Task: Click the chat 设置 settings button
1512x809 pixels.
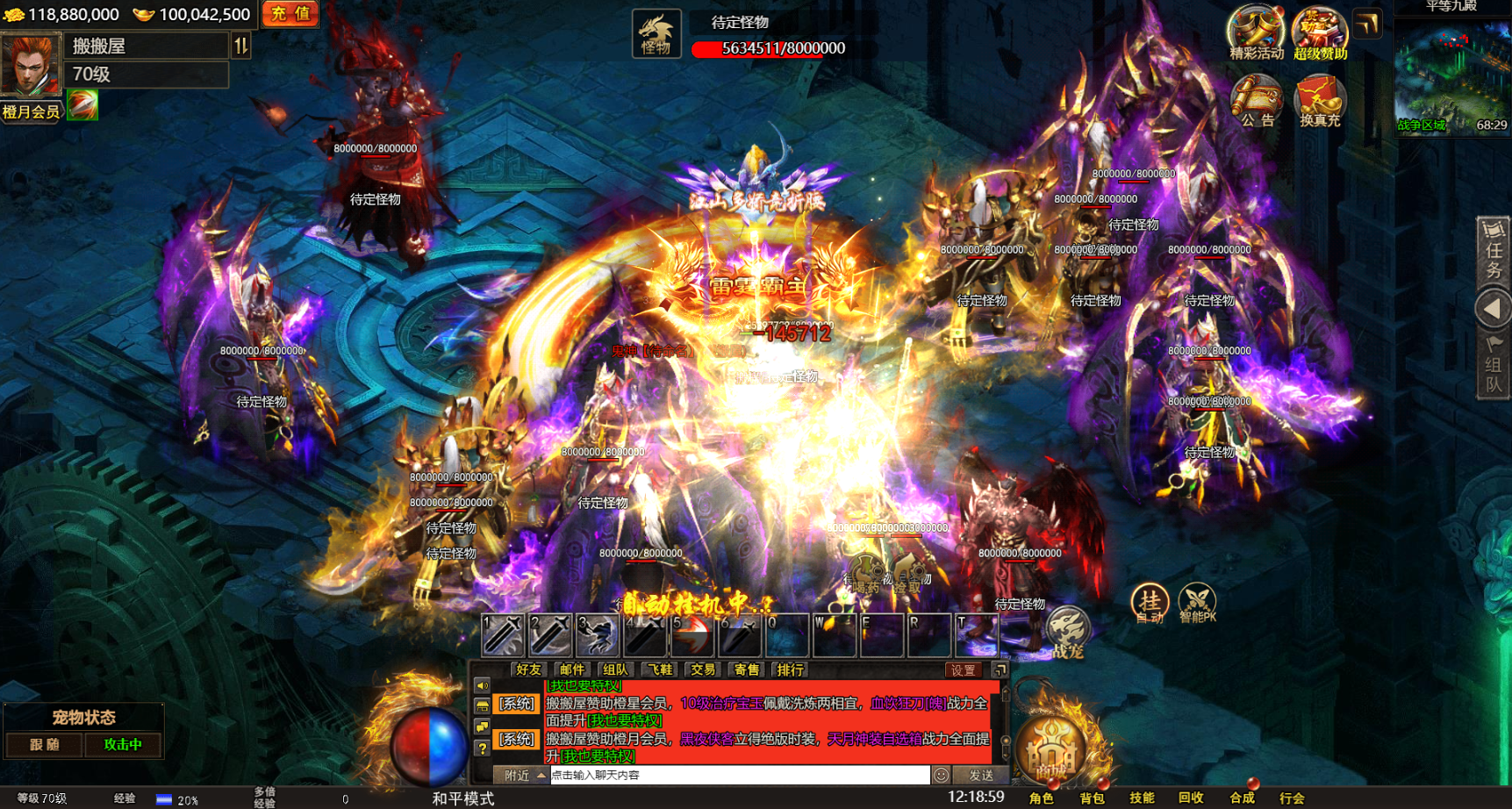Action: click(963, 669)
